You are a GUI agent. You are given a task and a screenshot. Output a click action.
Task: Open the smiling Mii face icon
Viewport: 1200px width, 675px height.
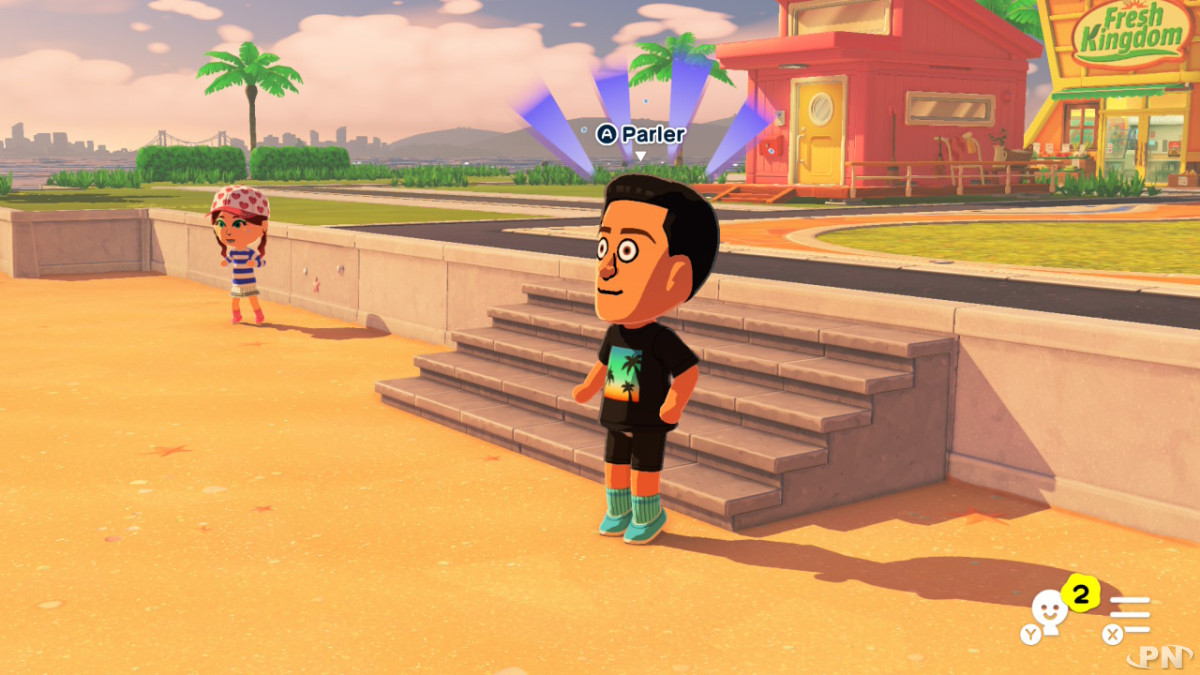(x=1048, y=611)
